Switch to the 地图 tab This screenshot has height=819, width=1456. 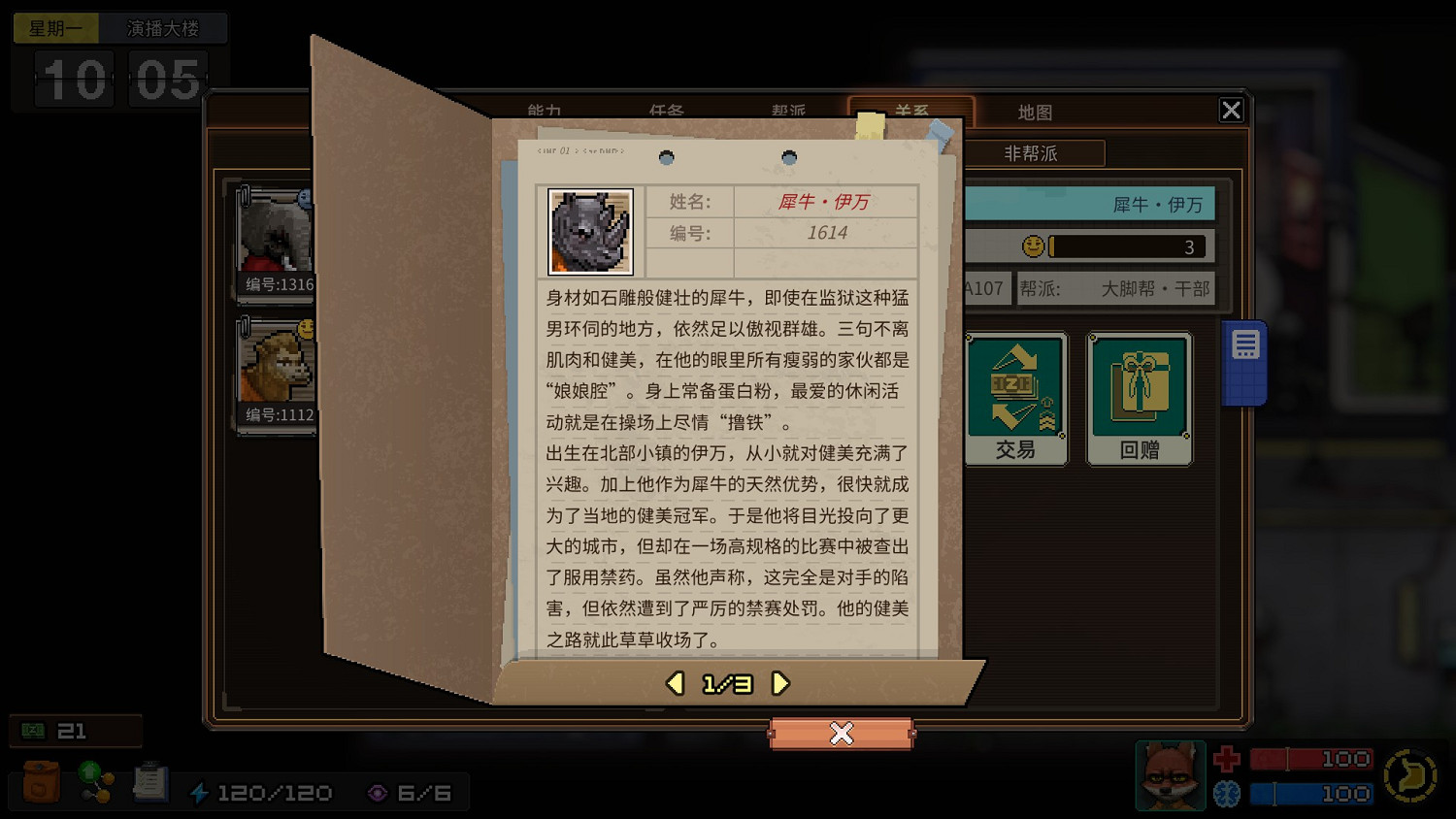1035,112
